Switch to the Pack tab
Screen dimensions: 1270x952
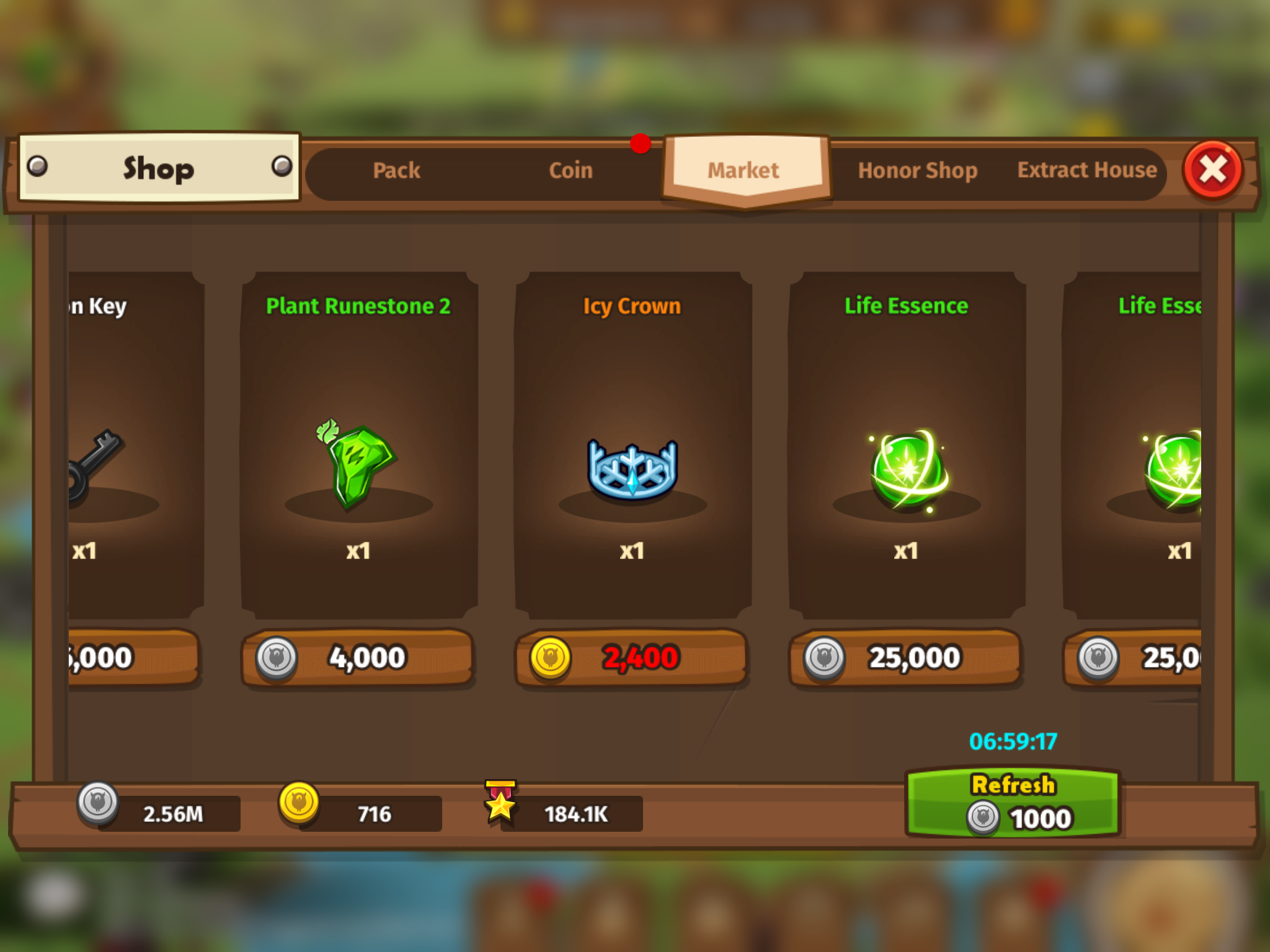(396, 170)
